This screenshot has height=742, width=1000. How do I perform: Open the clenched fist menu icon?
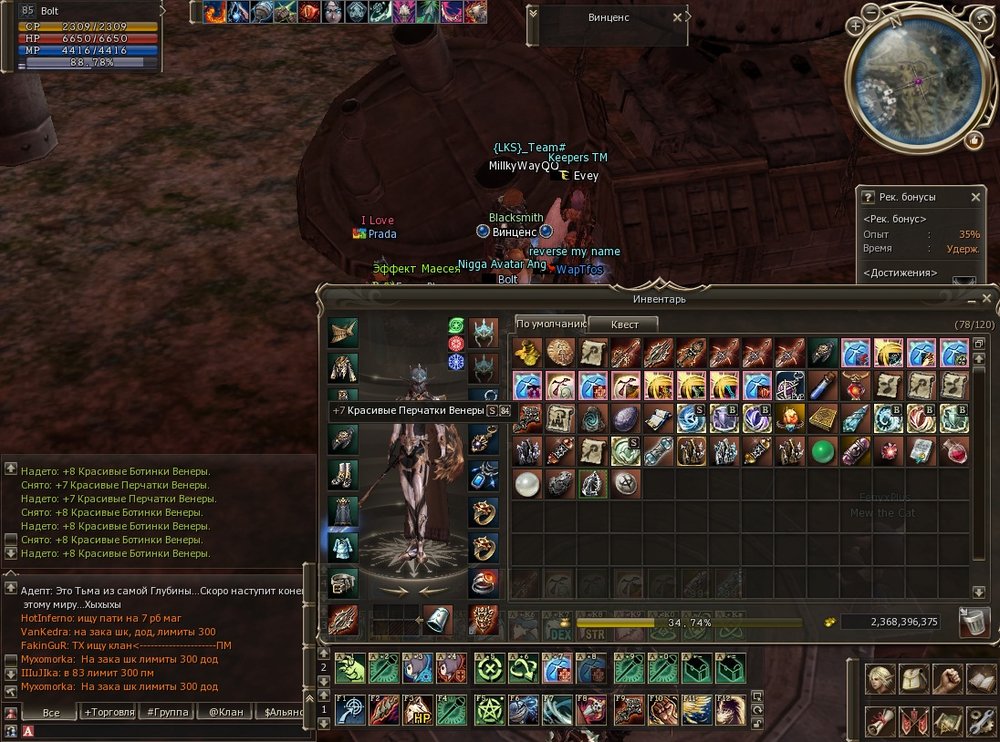(946, 679)
